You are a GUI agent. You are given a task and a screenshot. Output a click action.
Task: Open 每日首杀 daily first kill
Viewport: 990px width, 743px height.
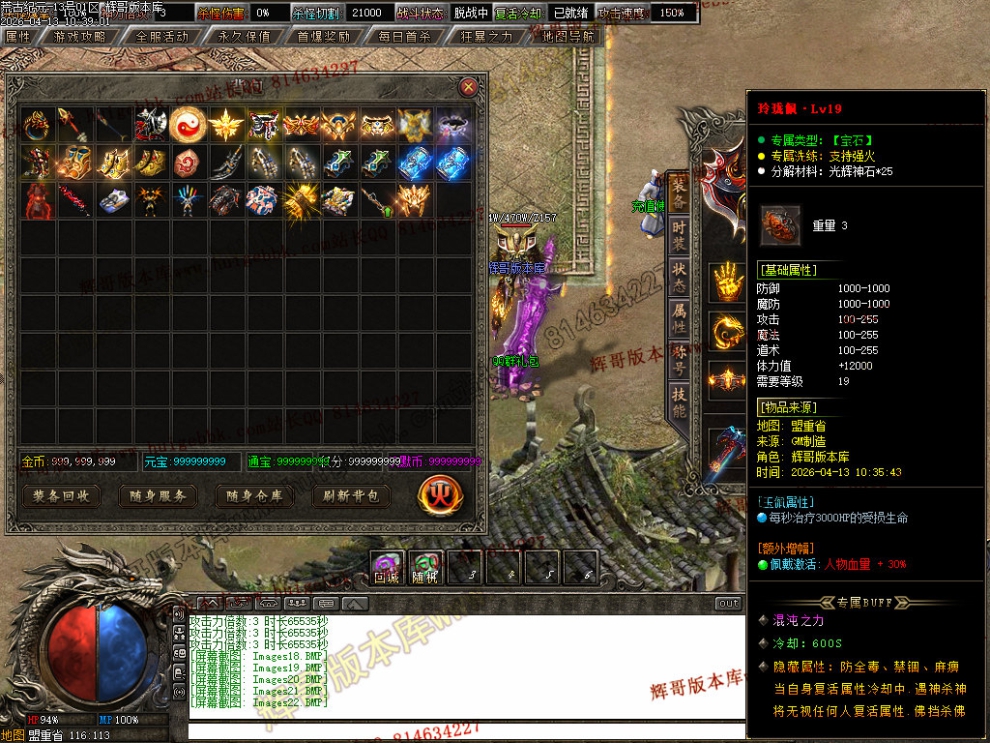405,36
